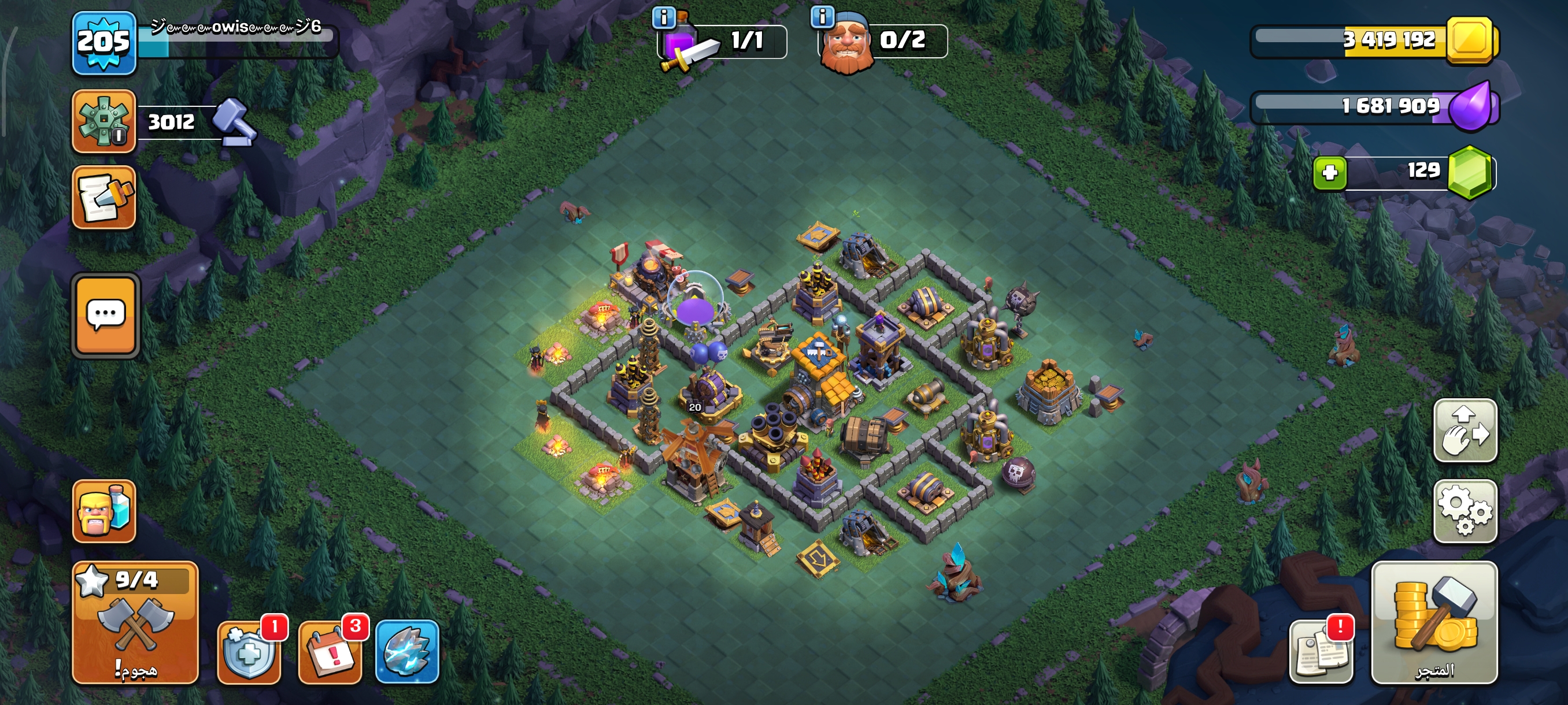The image size is (1568, 705).
Task: Open the shield with plus button
Action: tap(250, 652)
